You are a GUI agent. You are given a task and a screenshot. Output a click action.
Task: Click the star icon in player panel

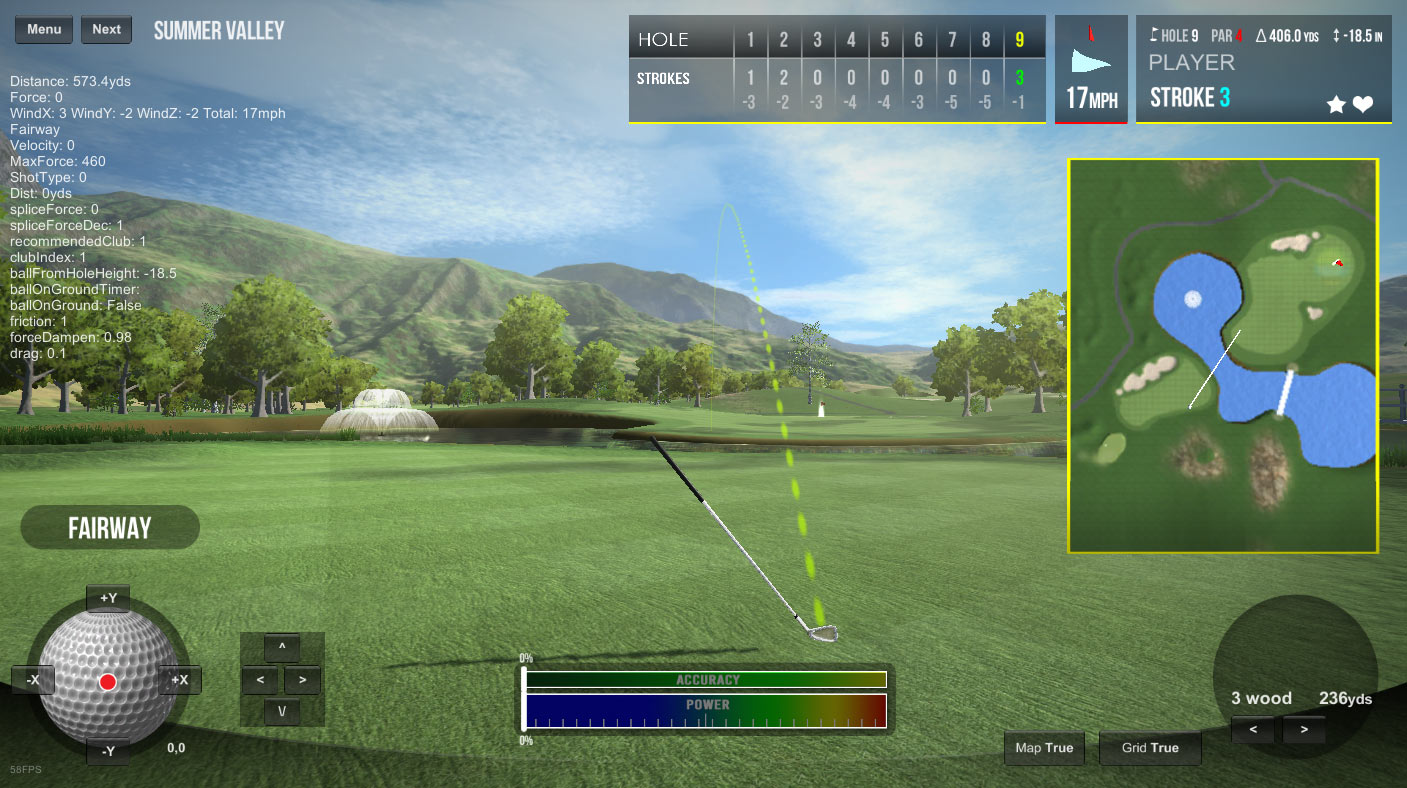tap(1336, 104)
